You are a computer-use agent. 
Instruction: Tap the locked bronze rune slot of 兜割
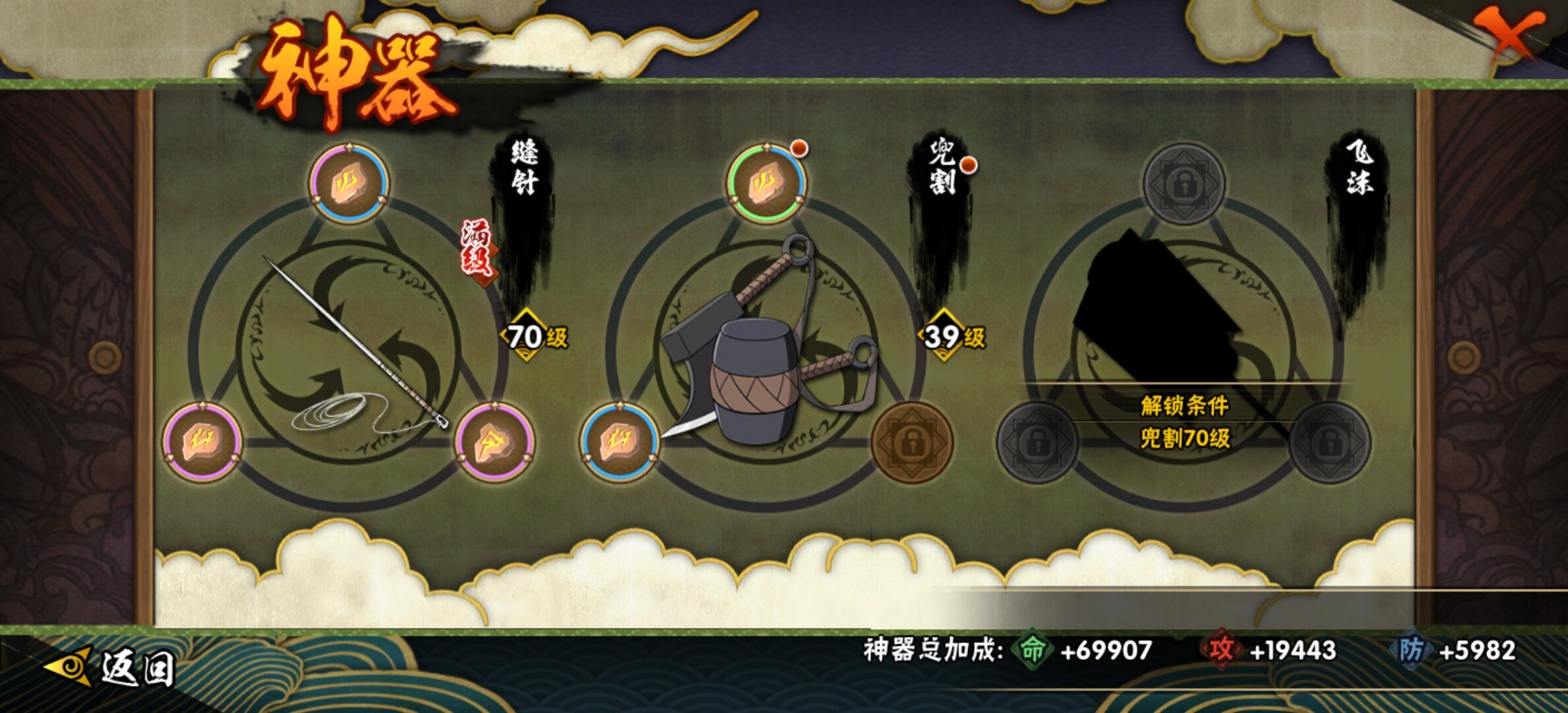[912, 442]
